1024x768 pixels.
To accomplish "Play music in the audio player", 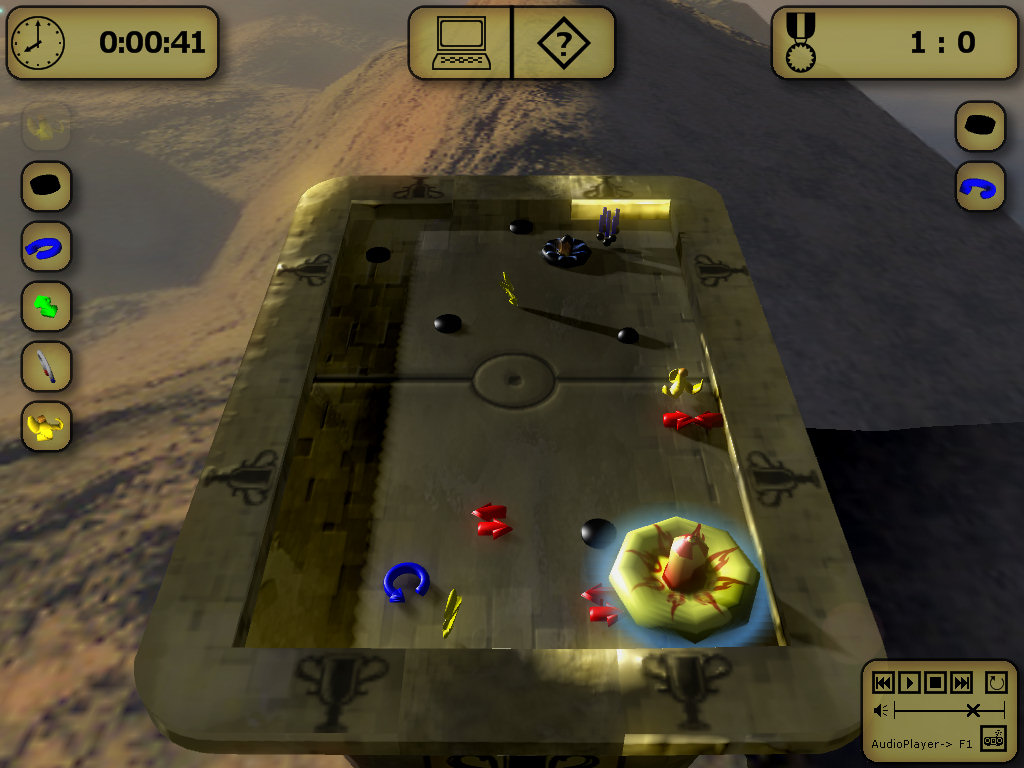I will point(909,683).
